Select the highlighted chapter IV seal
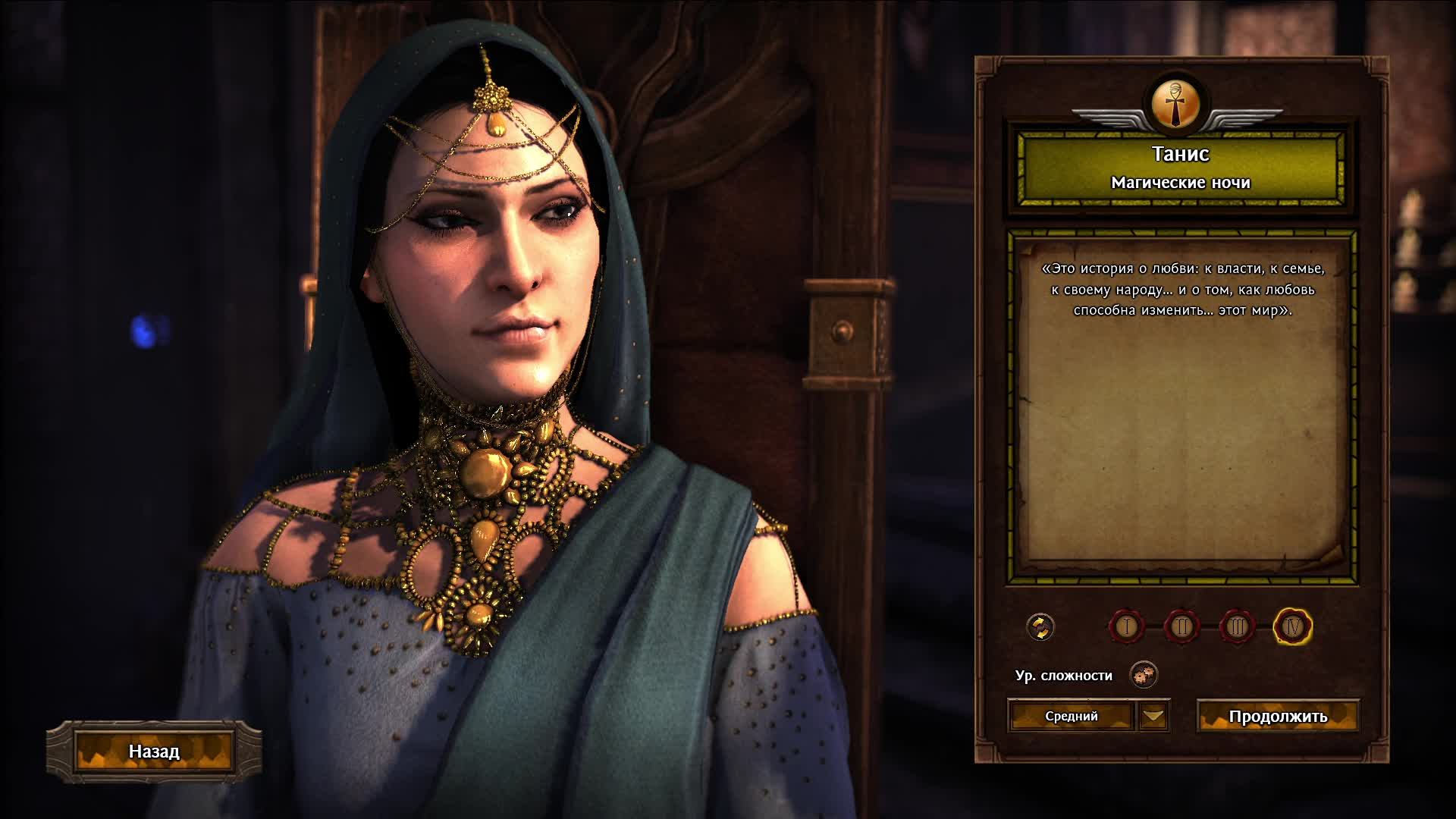Viewport: 1456px width, 819px height. (x=1293, y=627)
